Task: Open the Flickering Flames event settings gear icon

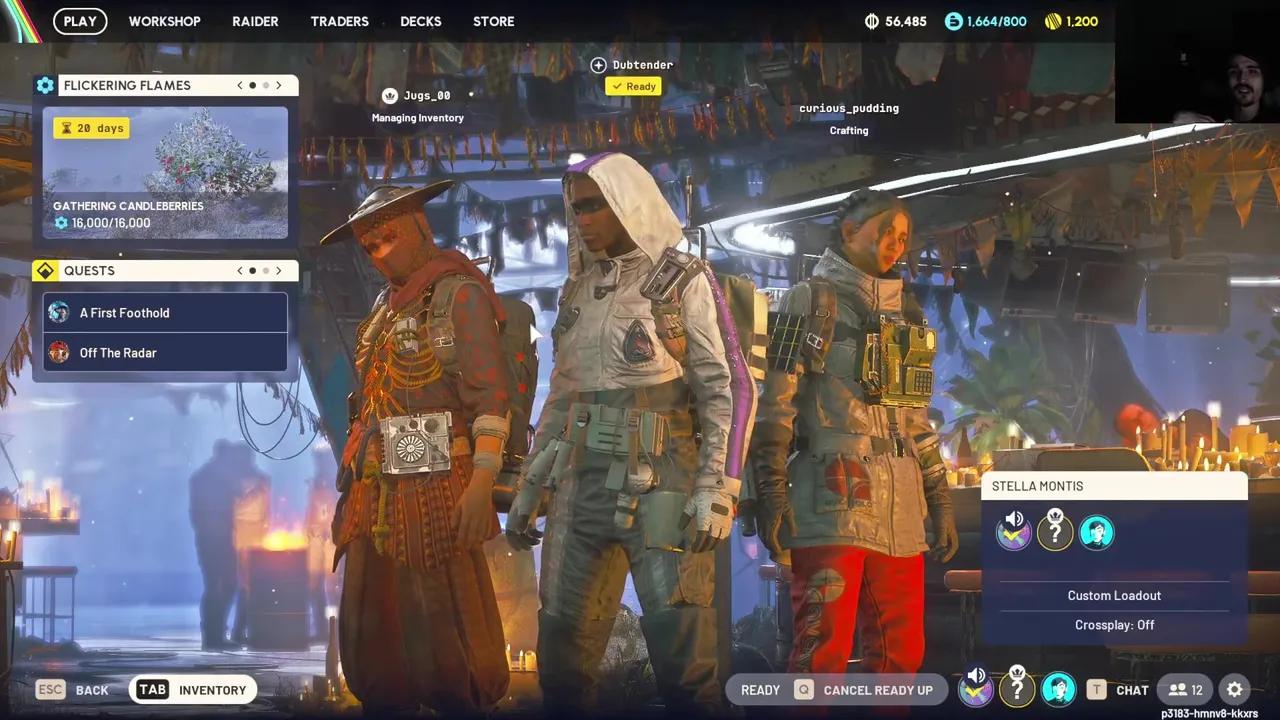Action: coord(45,85)
